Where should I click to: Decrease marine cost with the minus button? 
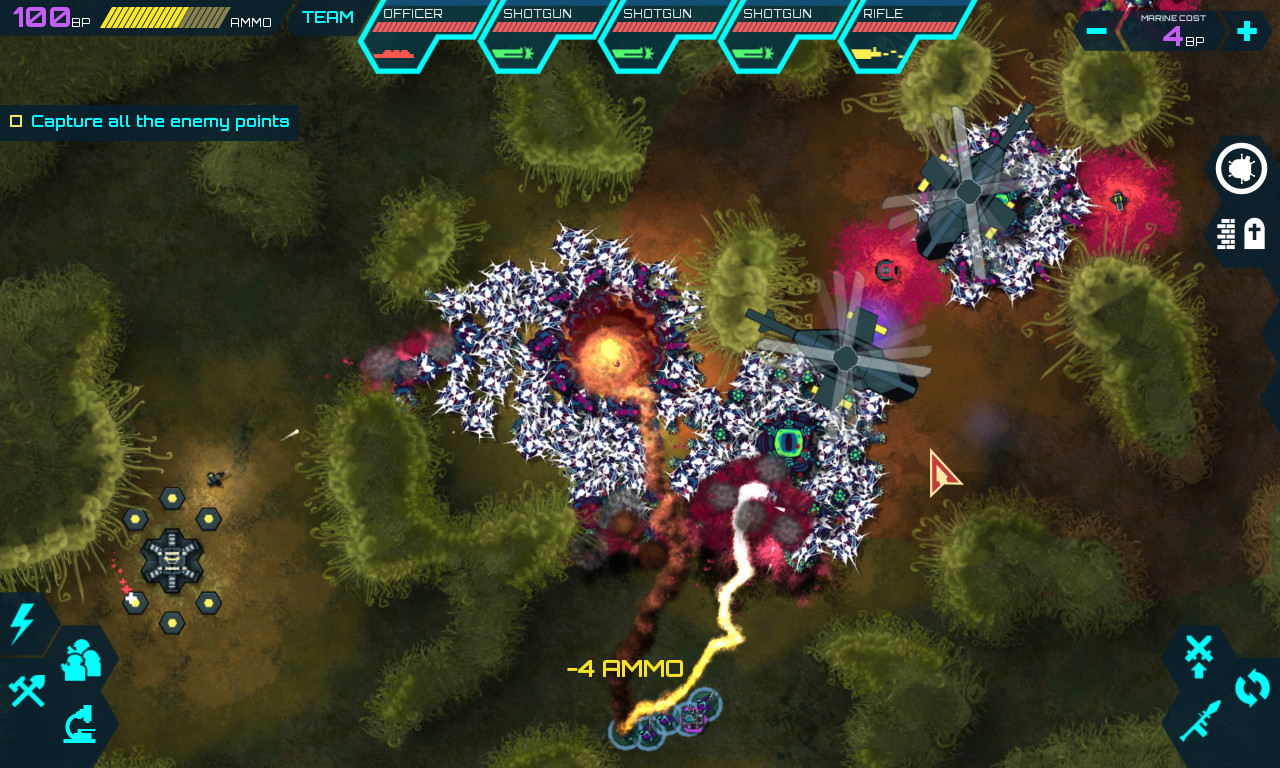coord(1097,31)
